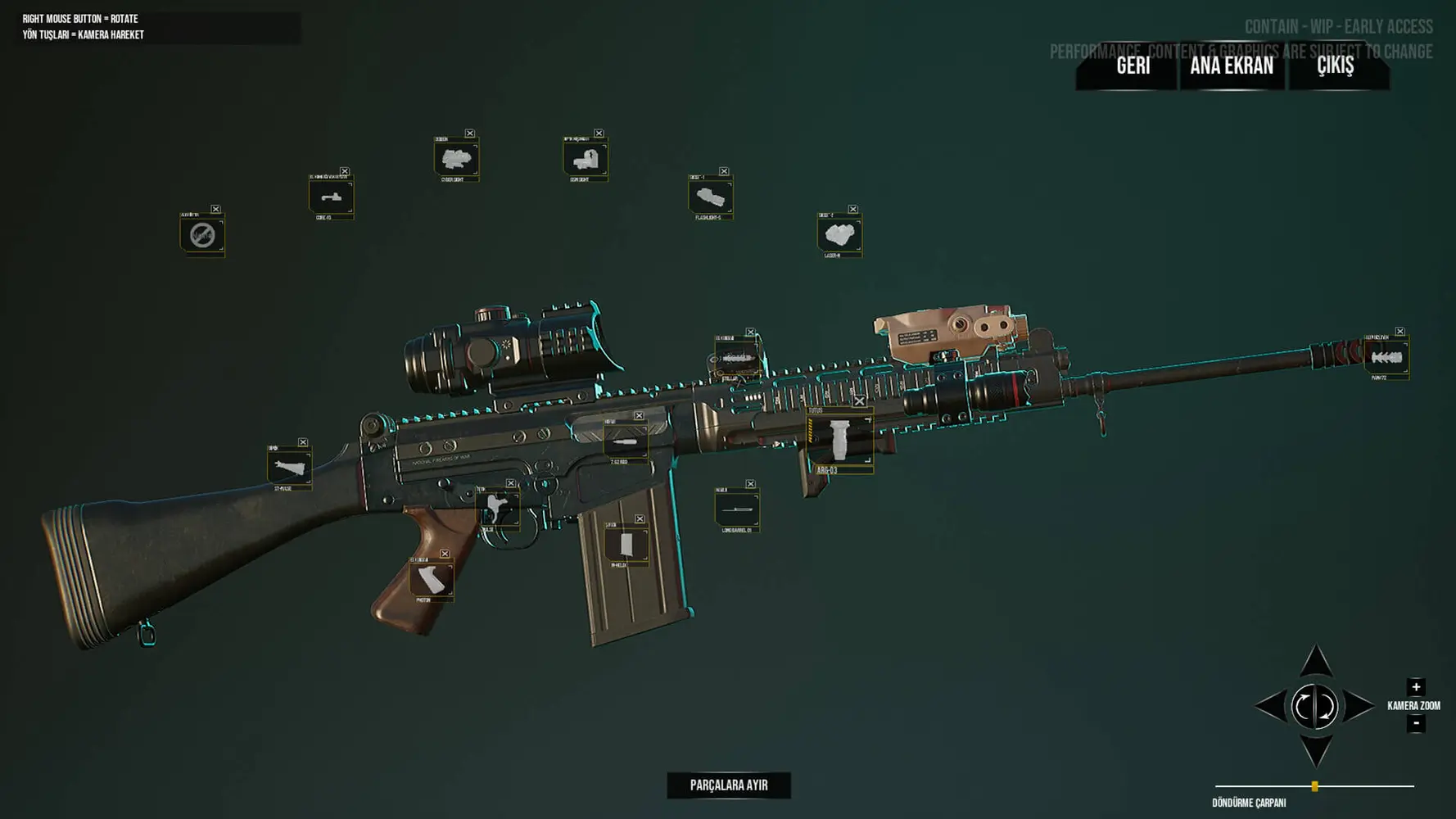
Task: Activate the PARÇALARA AYIR button
Action: [728, 785]
